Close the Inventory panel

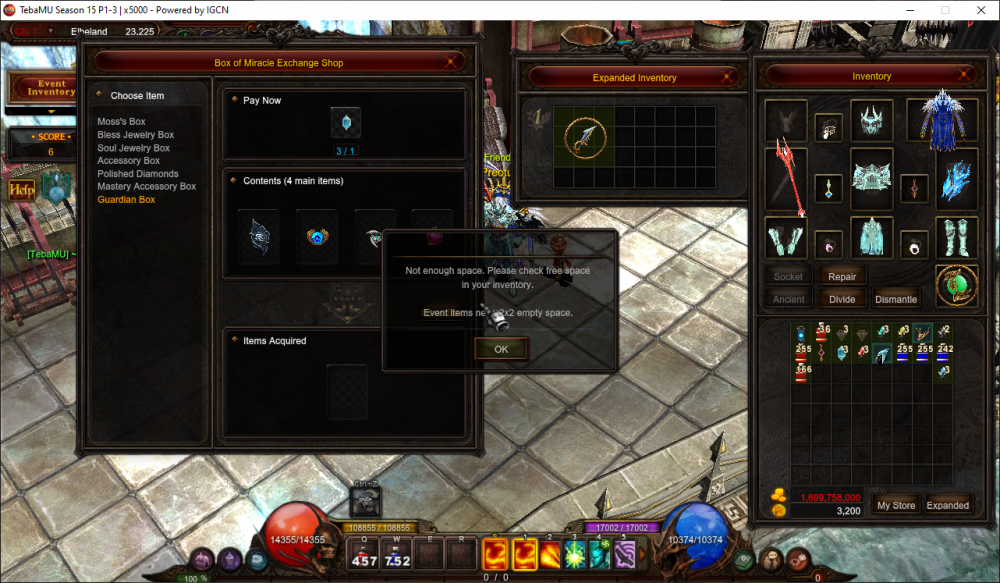(x=971, y=76)
